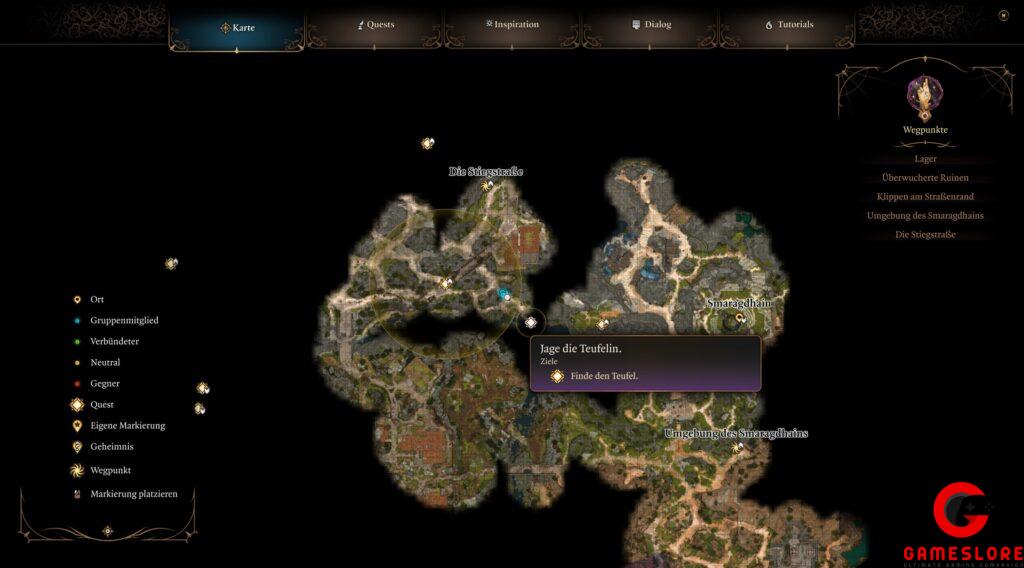Image resolution: width=1024 pixels, height=568 pixels.
Task: Click the Smaragdhain location marker on map
Action: [741, 318]
